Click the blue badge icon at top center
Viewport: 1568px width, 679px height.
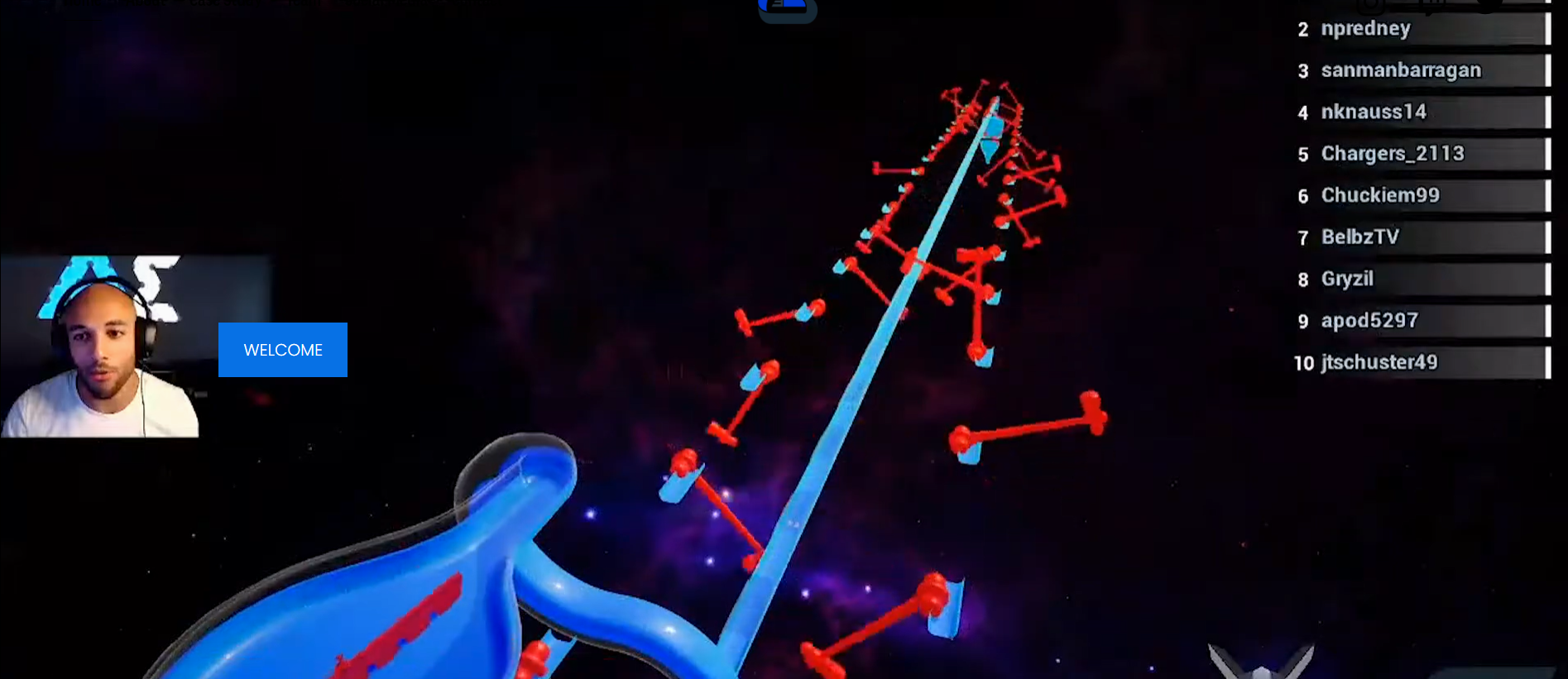point(786,8)
